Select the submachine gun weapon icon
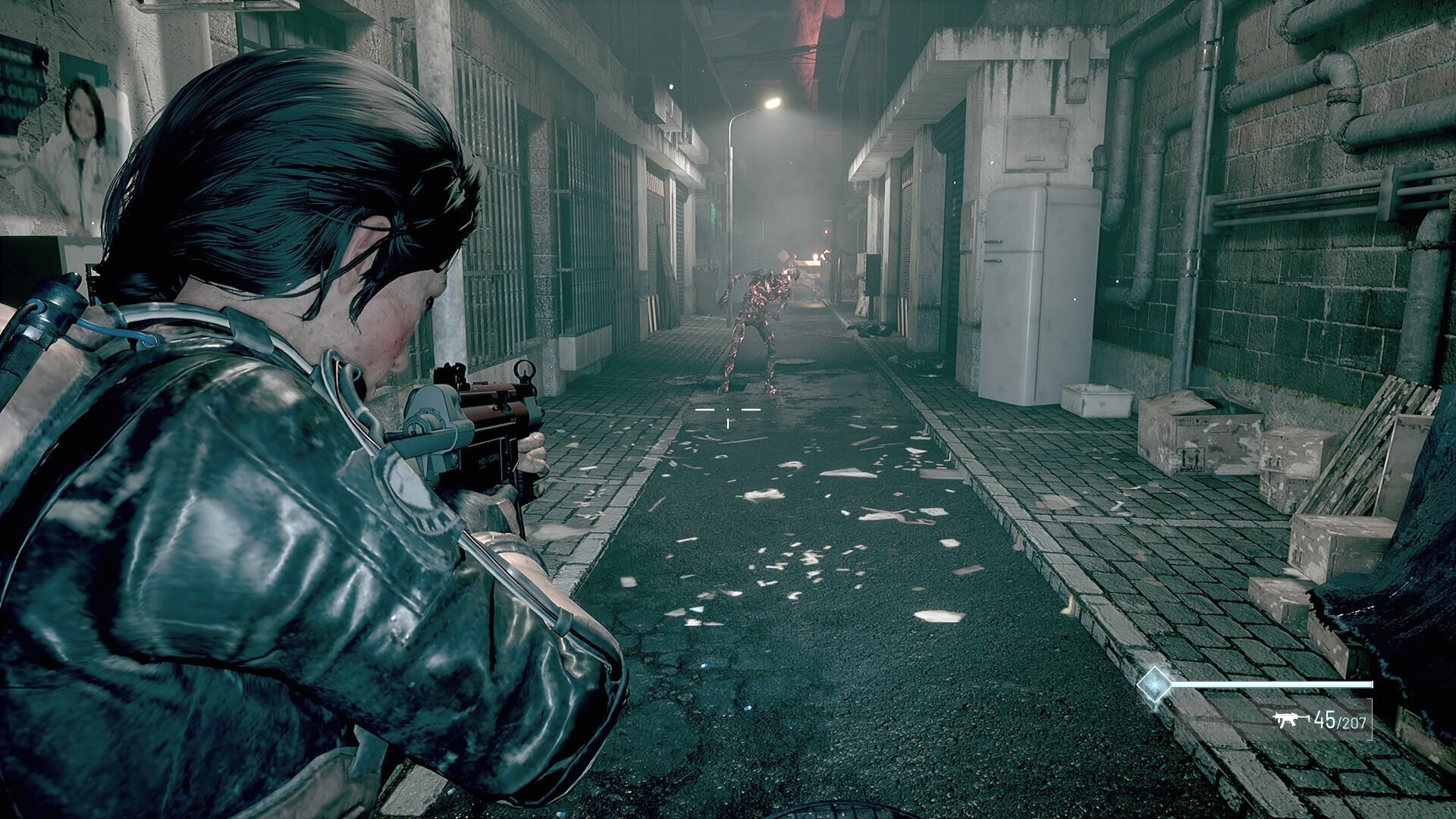This screenshot has width=1456, height=819. 1290,719
